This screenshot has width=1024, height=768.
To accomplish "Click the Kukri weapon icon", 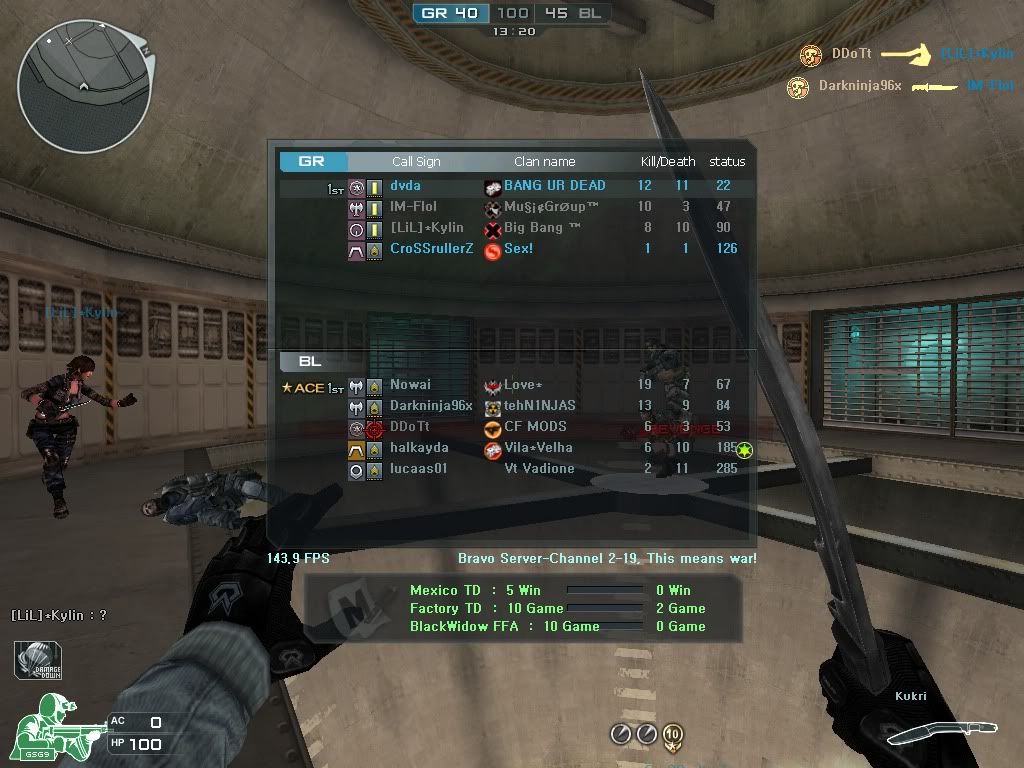I will point(928,733).
